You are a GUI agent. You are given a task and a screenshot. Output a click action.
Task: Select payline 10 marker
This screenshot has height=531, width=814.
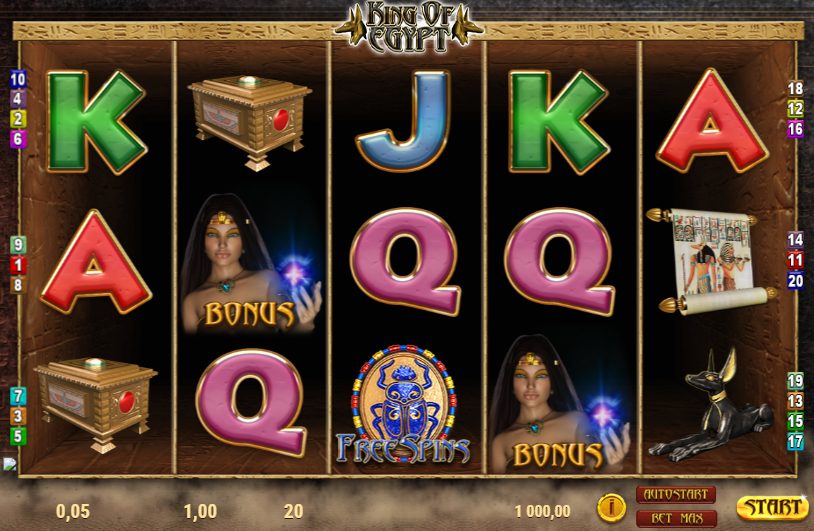click(18, 79)
